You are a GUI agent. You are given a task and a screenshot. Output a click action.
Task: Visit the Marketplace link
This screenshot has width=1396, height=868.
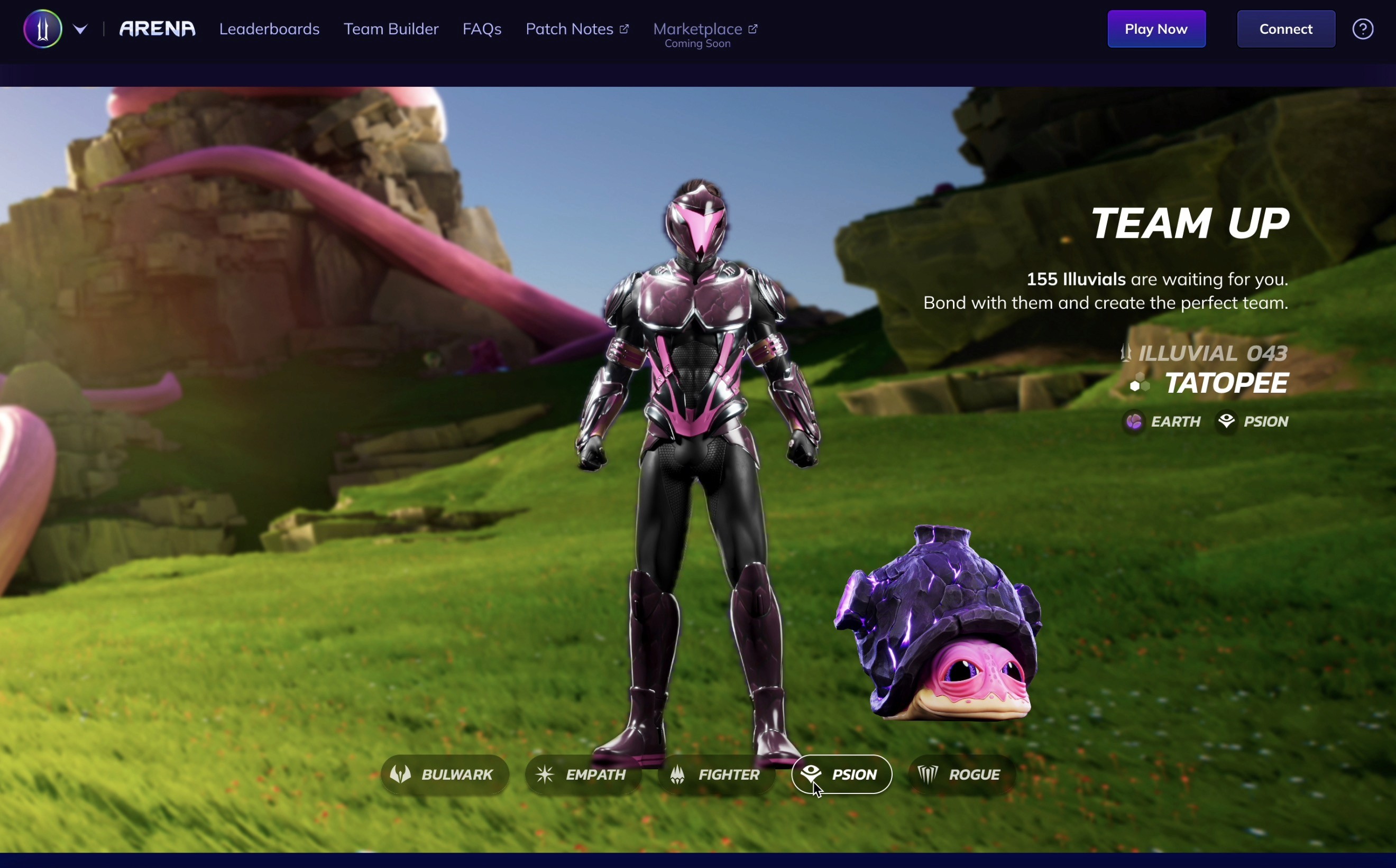pos(704,29)
